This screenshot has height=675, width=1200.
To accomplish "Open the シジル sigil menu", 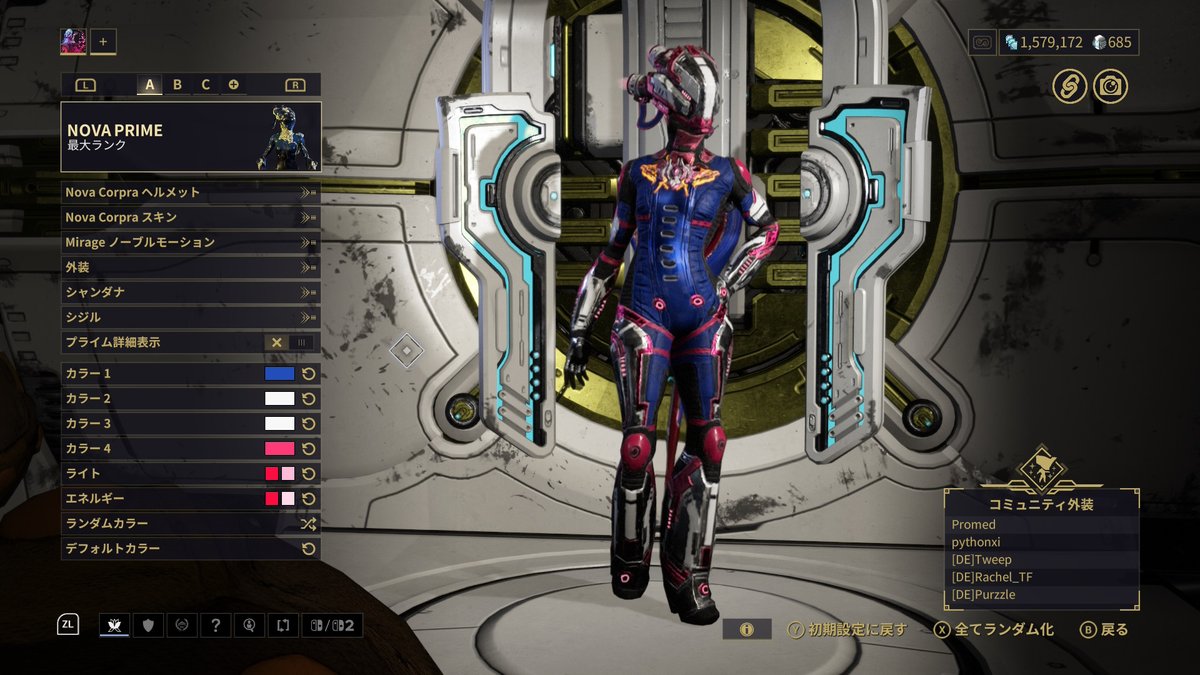I will tap(190, 317).
